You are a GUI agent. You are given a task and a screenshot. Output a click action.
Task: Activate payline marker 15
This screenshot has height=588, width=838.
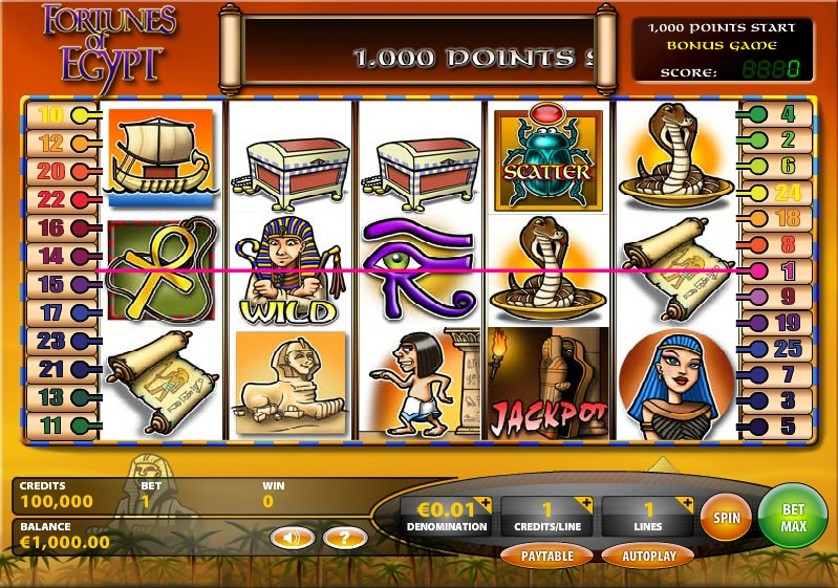[52, 284]
